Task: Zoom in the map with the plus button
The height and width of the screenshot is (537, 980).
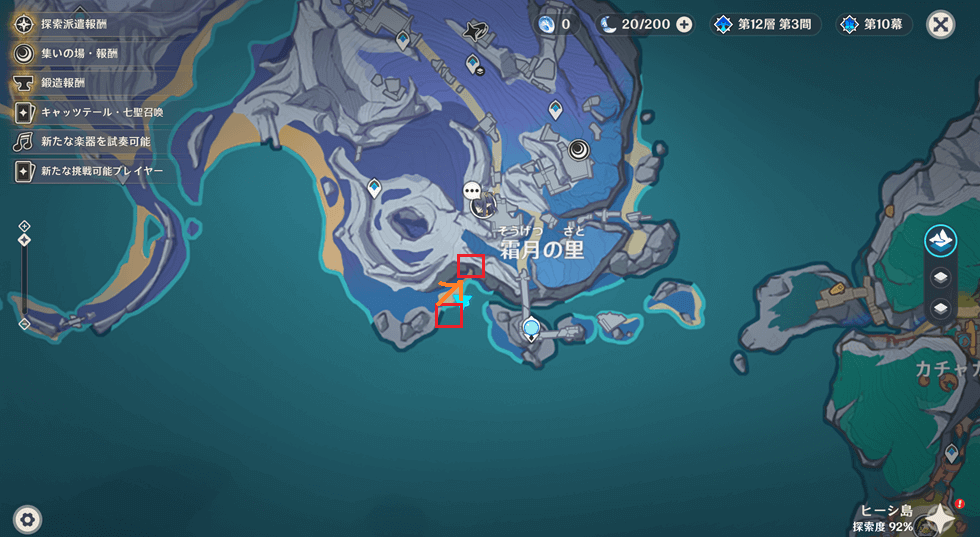Action: point(24,226)
